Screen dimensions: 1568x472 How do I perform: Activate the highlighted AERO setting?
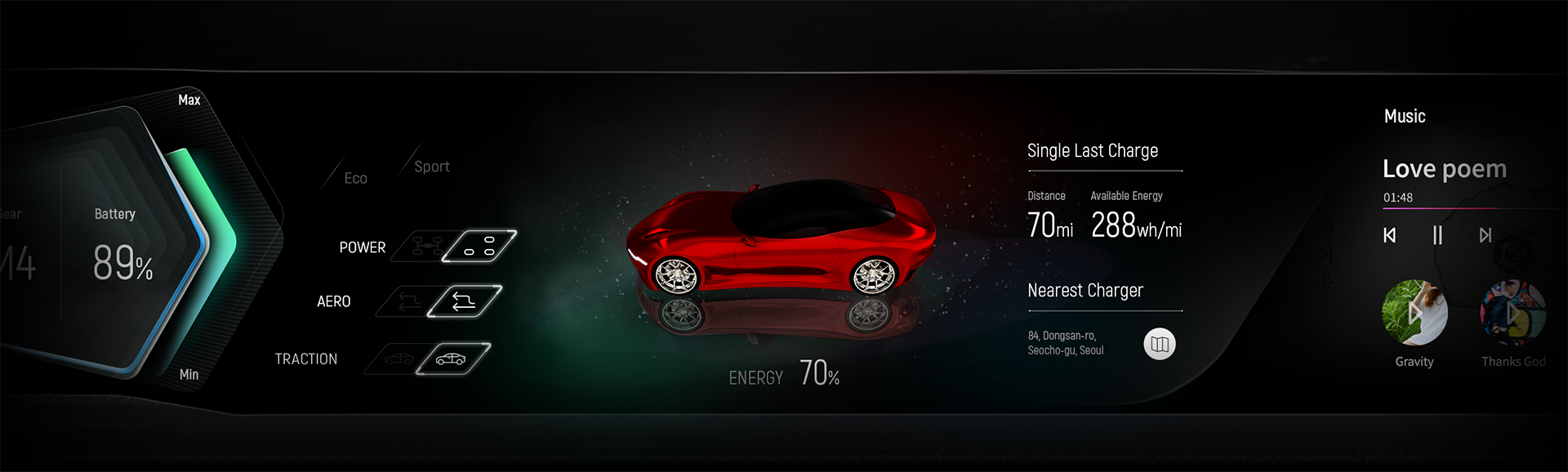click(x=464, y=301)
